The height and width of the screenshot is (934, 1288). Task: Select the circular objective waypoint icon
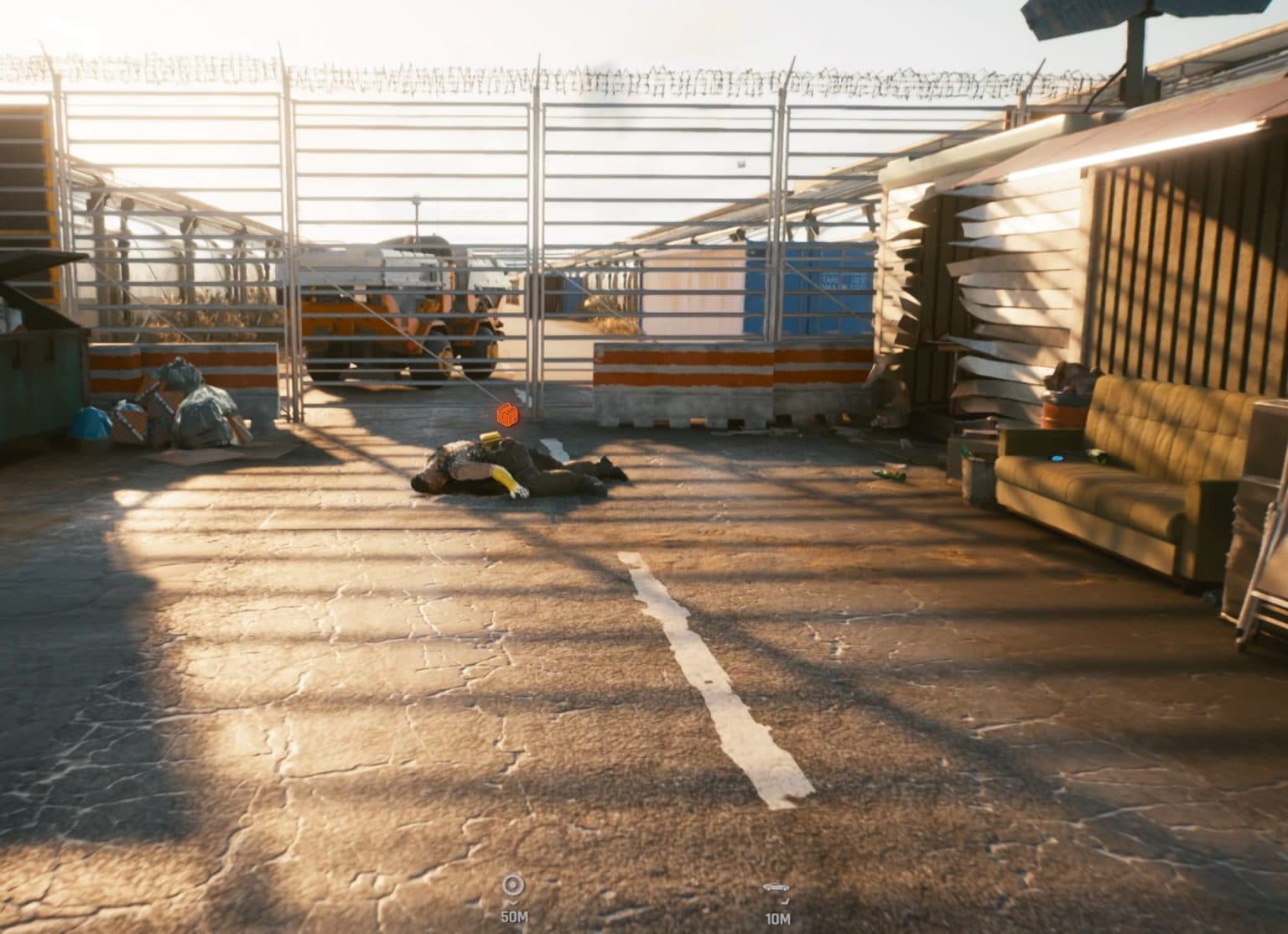click(513, 883)
